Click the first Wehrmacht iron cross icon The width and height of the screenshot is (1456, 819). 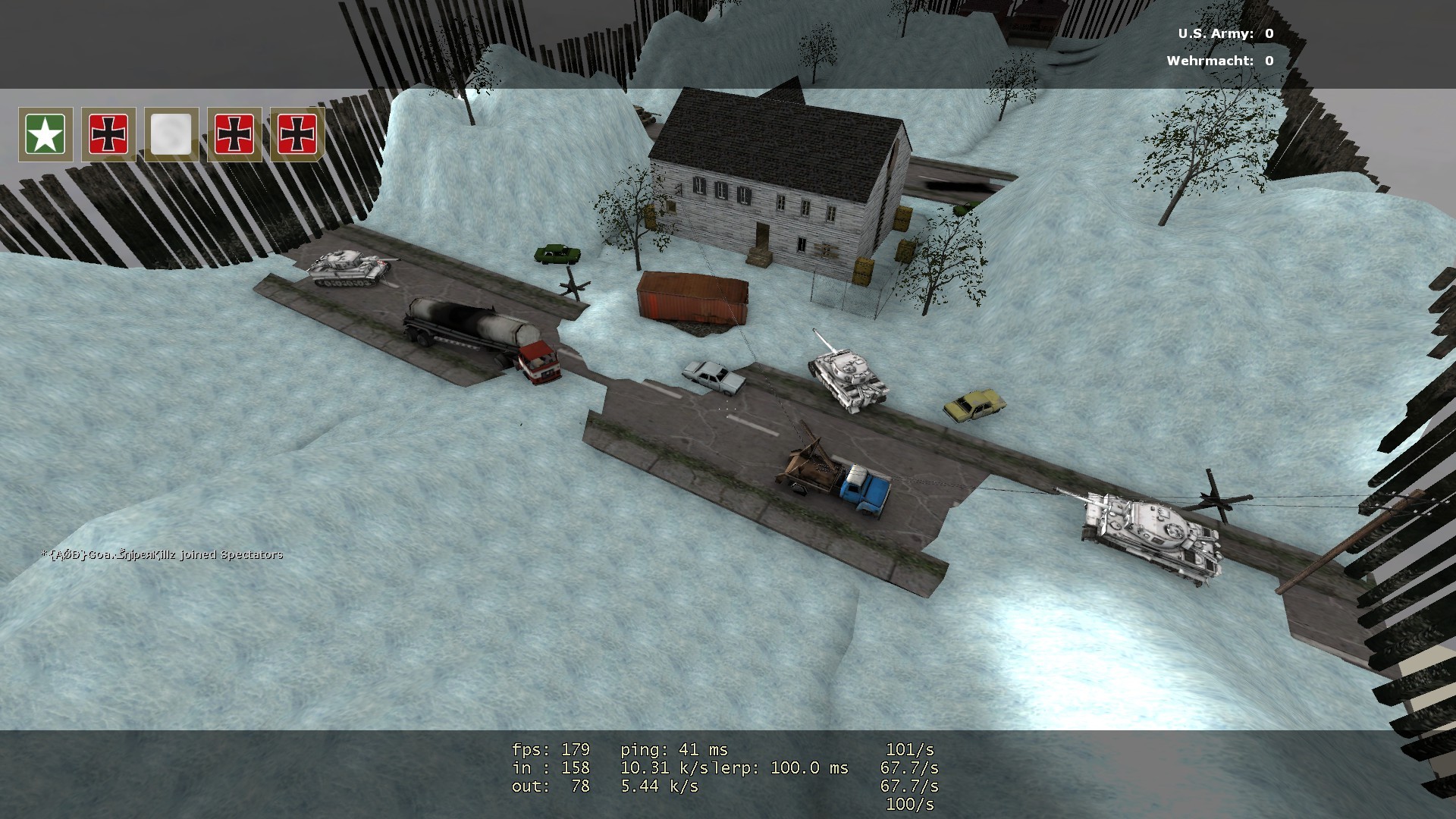[x=108, y=135]
